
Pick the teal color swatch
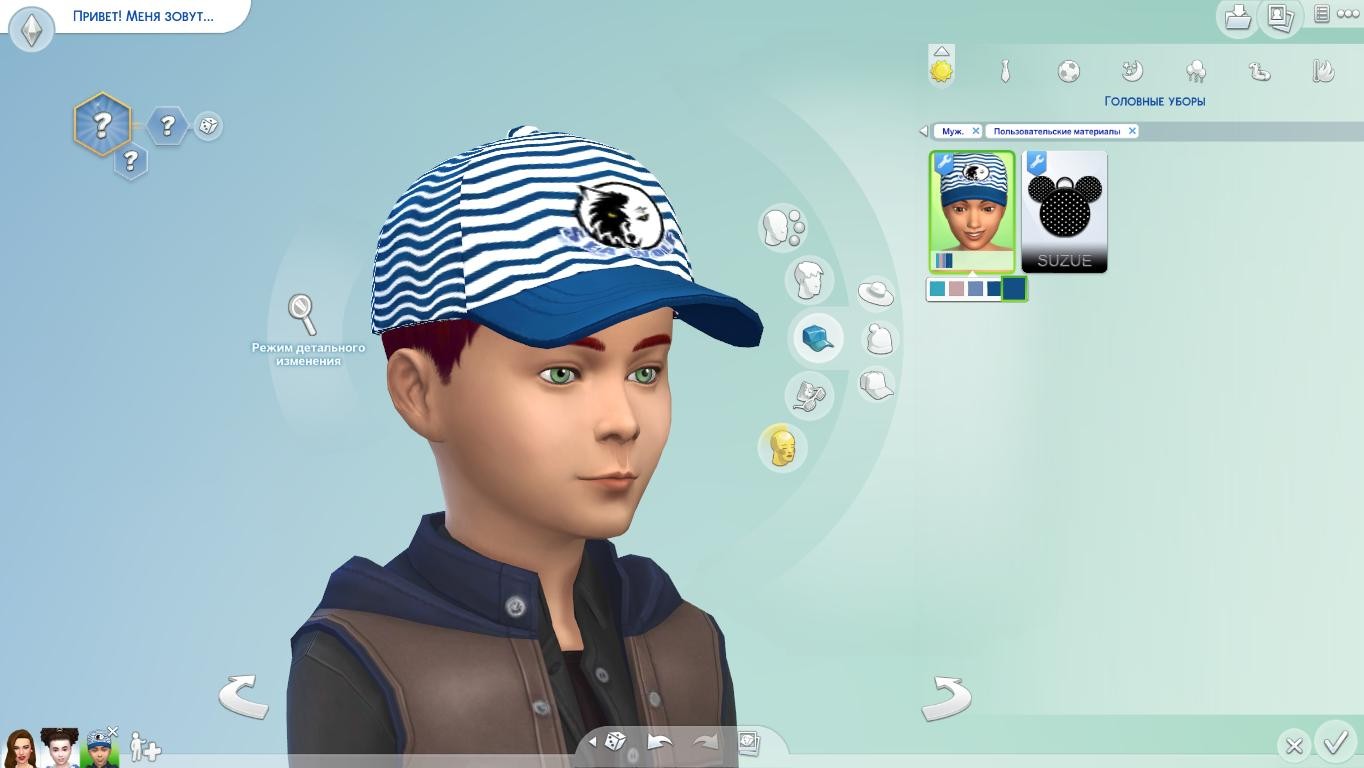point(937,289)
